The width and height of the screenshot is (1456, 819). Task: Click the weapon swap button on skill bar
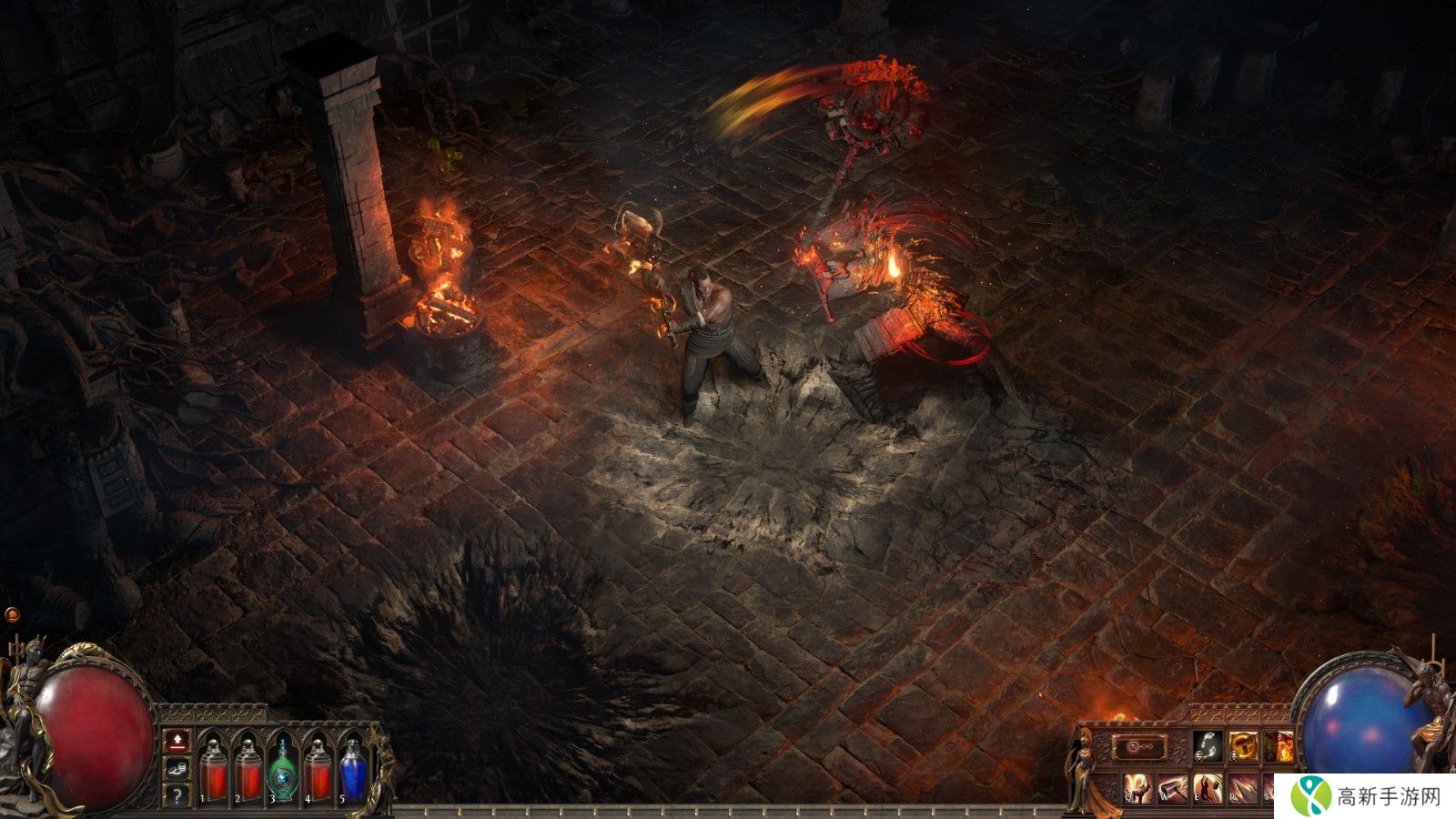click(x=1139, y=747)
